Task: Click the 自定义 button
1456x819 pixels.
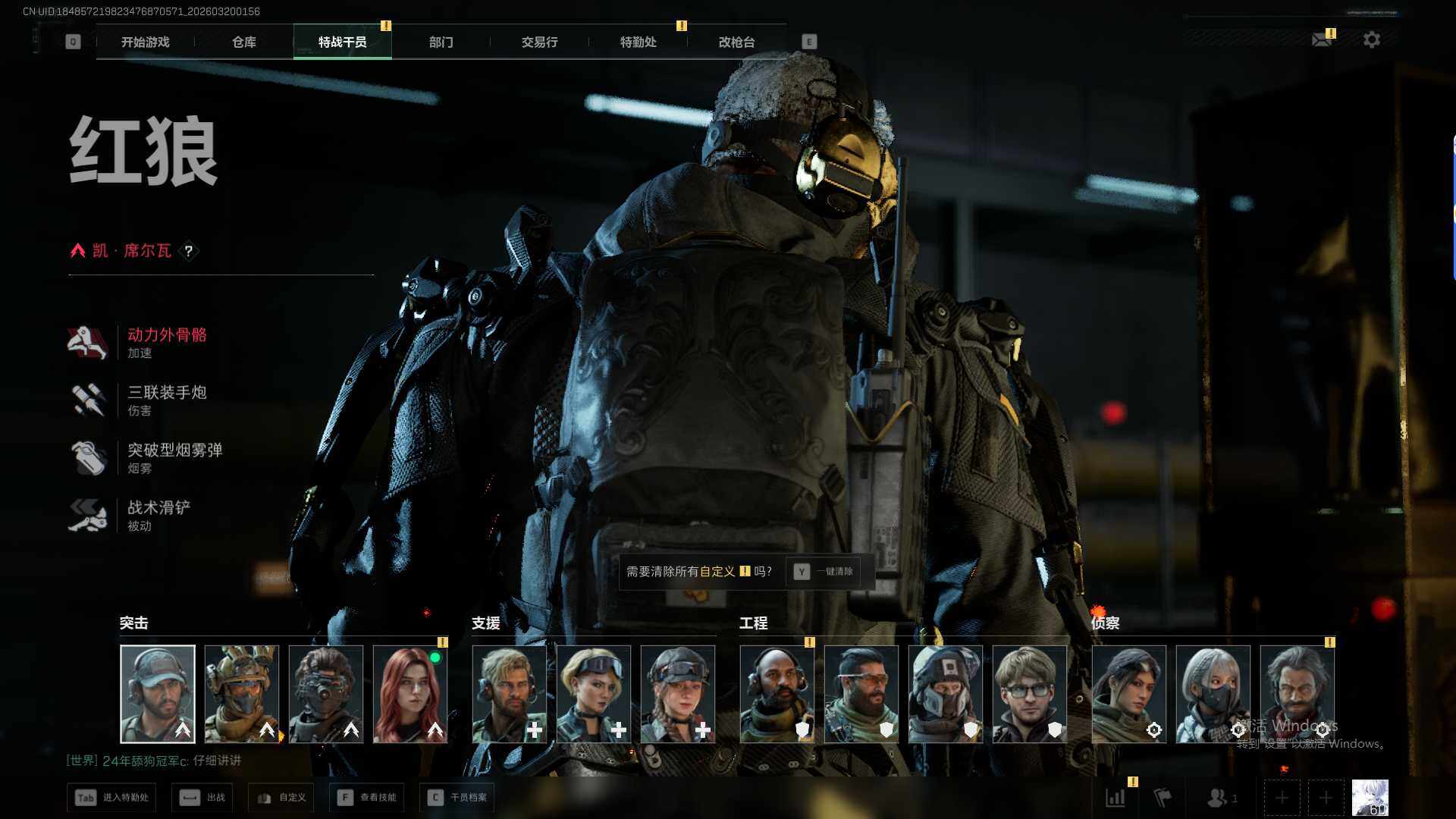Action: click(282, 798)
